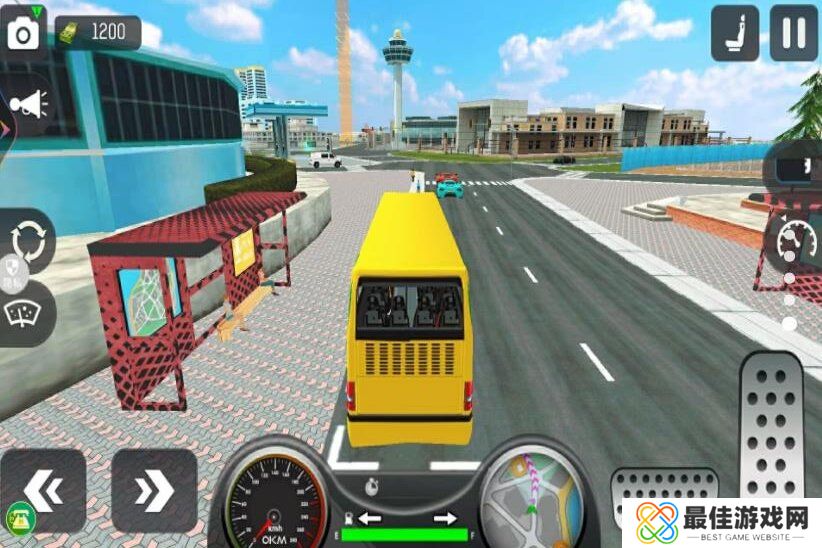822x548 pixels.
Task: Open the round minimap on the dashboard
Action: (x=532, y=498)
